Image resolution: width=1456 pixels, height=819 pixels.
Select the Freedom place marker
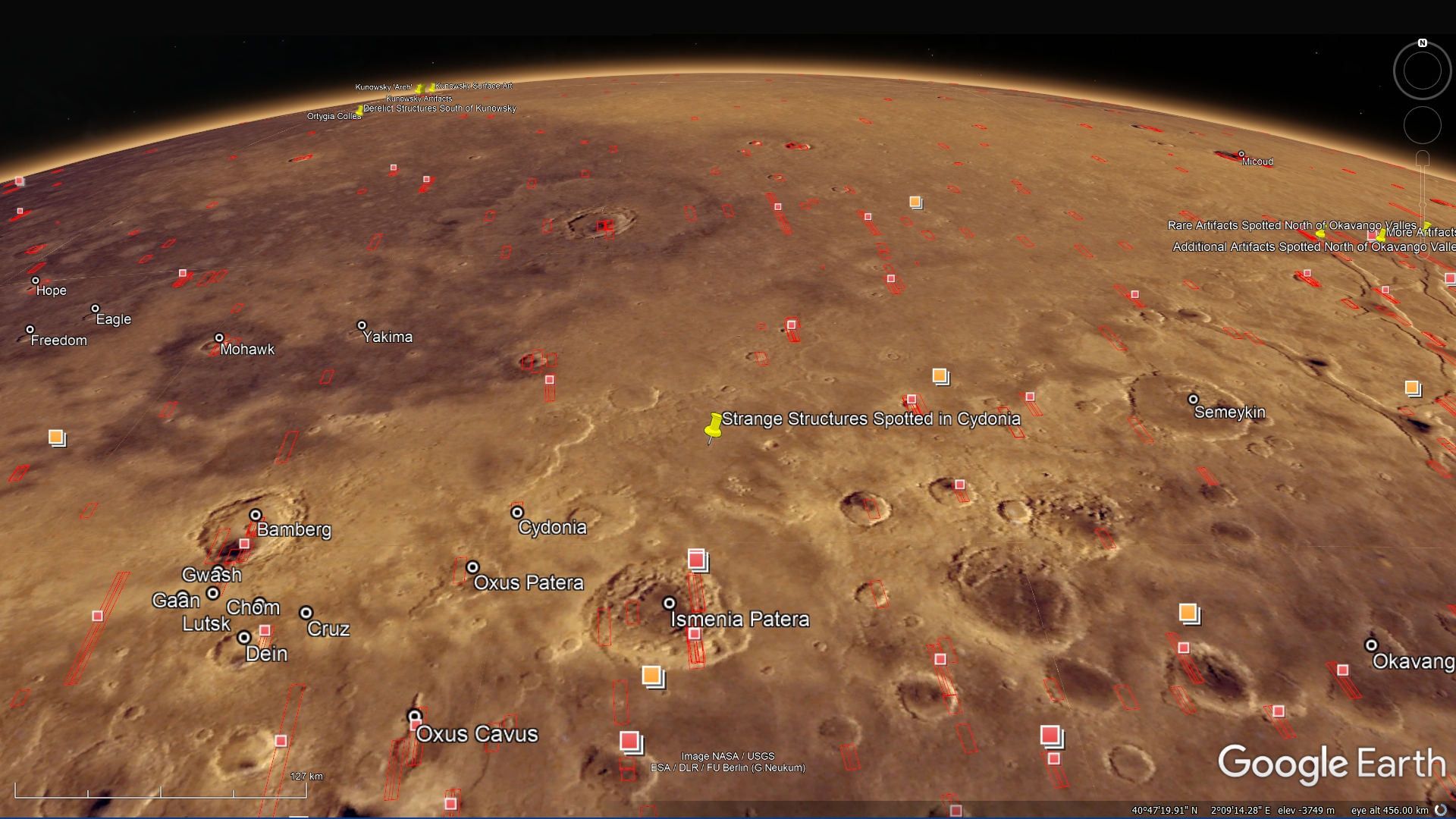[30, 330]
